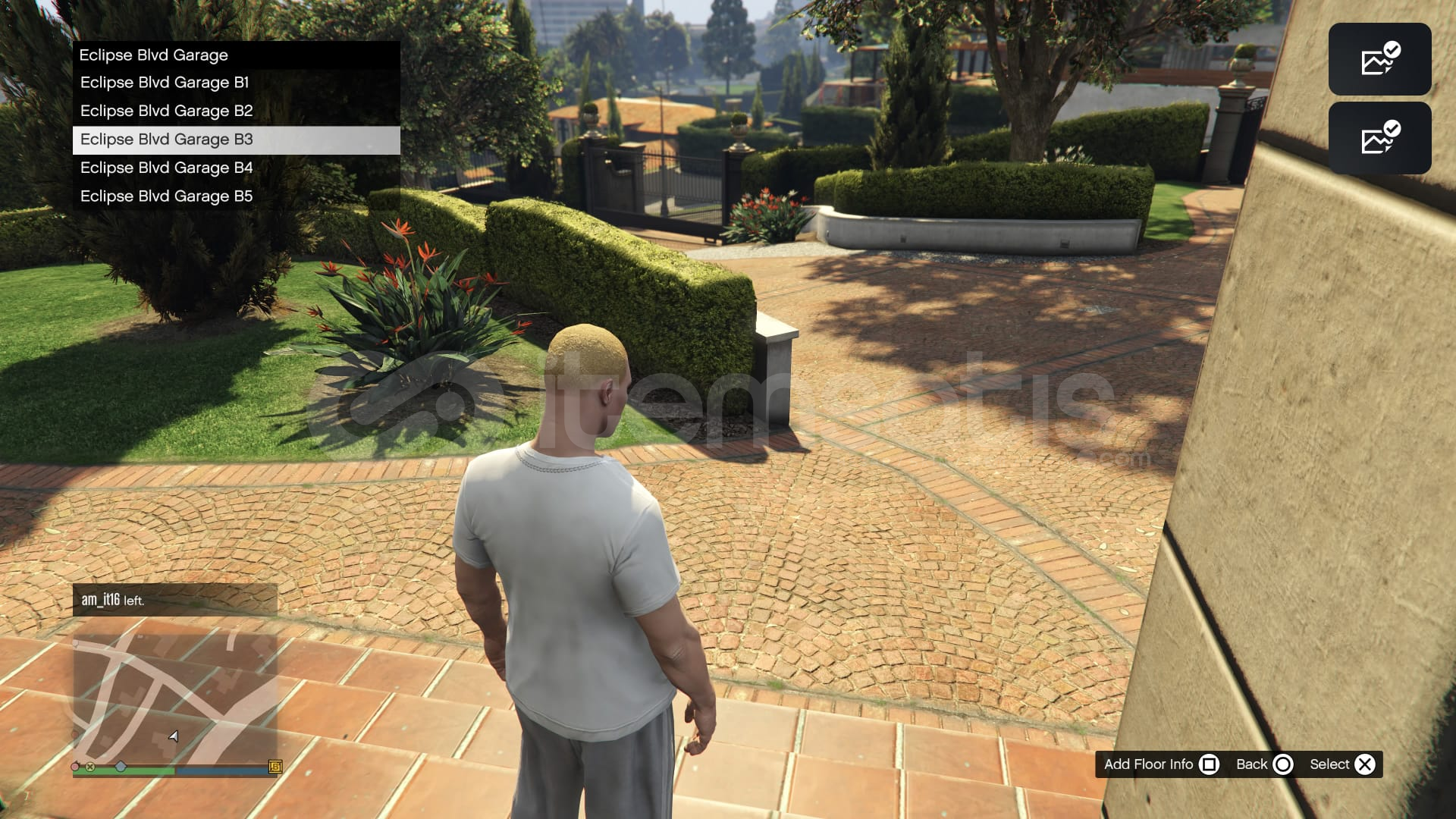Select Eclipse Blvd Garage B2
The height and width of the screenshot is (819, 1456).
point(167,111)
